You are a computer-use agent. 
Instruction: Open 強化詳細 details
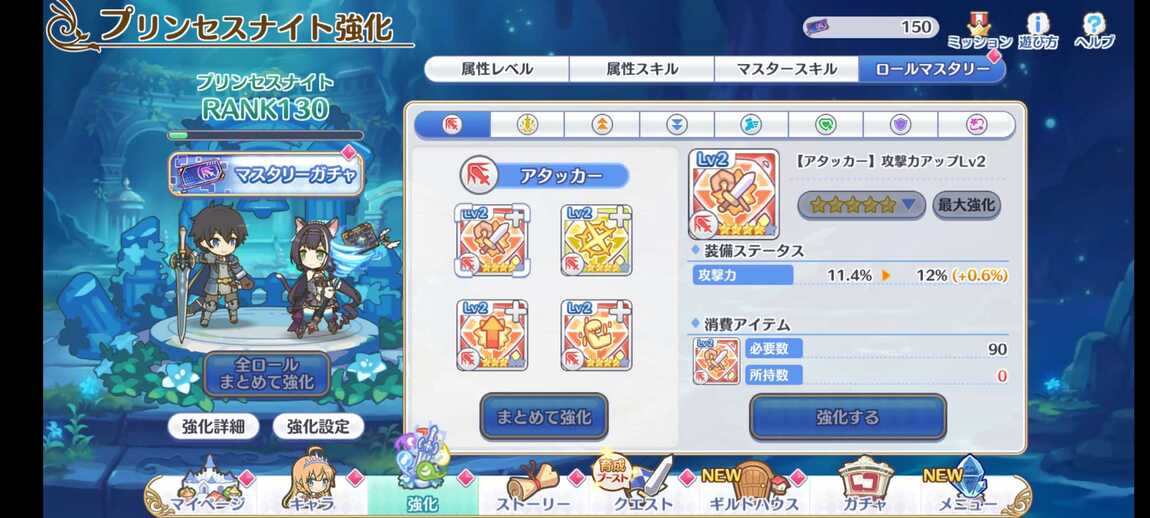pos(213,426)
